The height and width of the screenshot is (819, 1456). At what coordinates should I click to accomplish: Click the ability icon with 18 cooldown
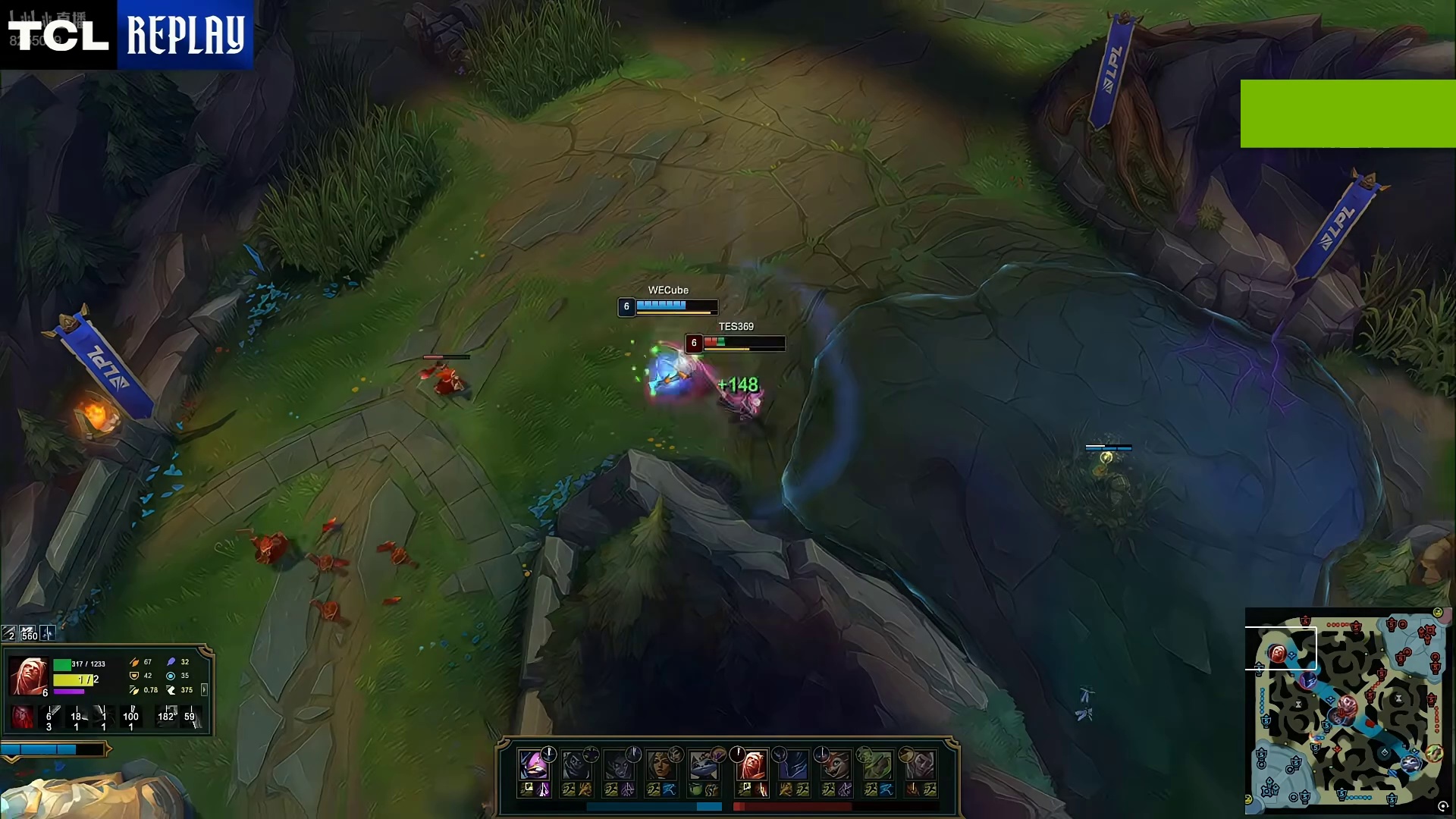click(x=77, y=716)
